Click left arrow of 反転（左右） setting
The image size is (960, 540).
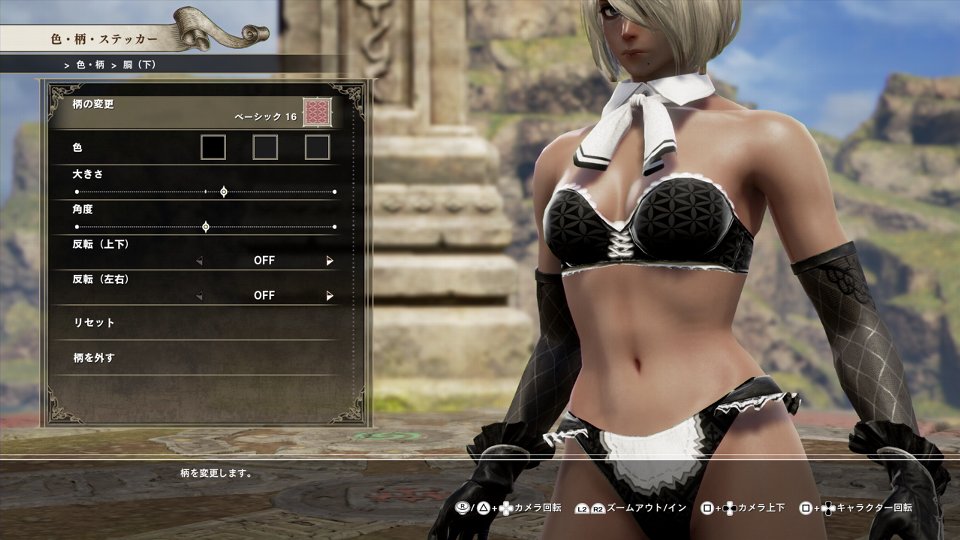point(198,296)
